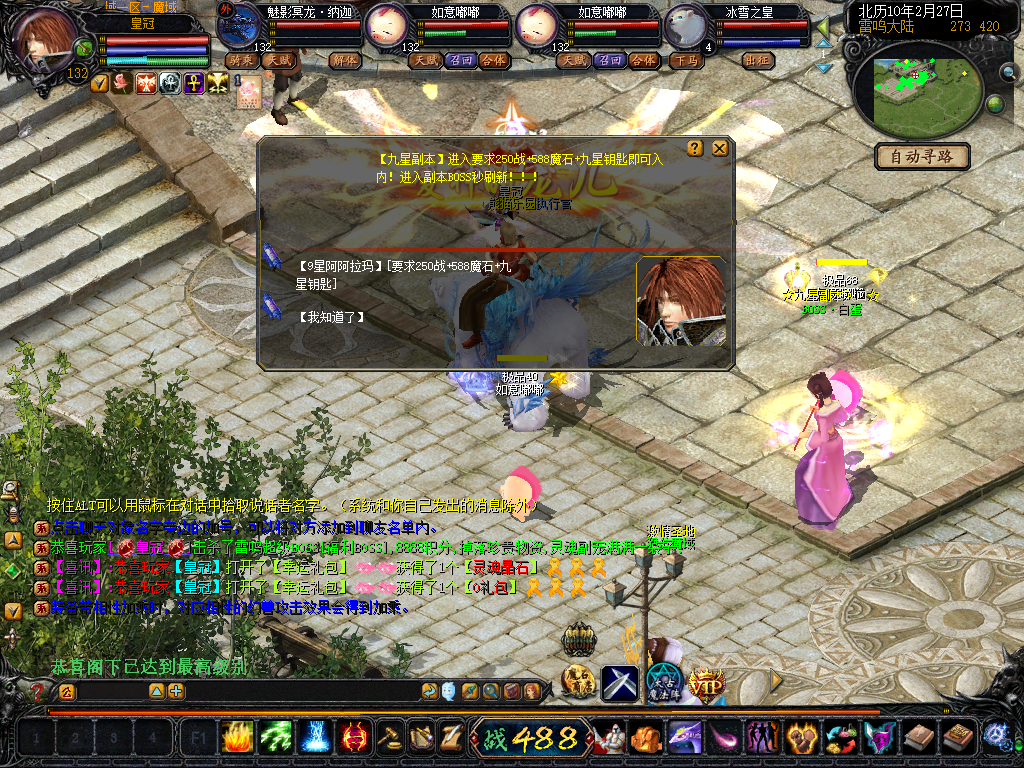Use the blue lightning skill icon
Screen dimensions: 1024x768
315,738
